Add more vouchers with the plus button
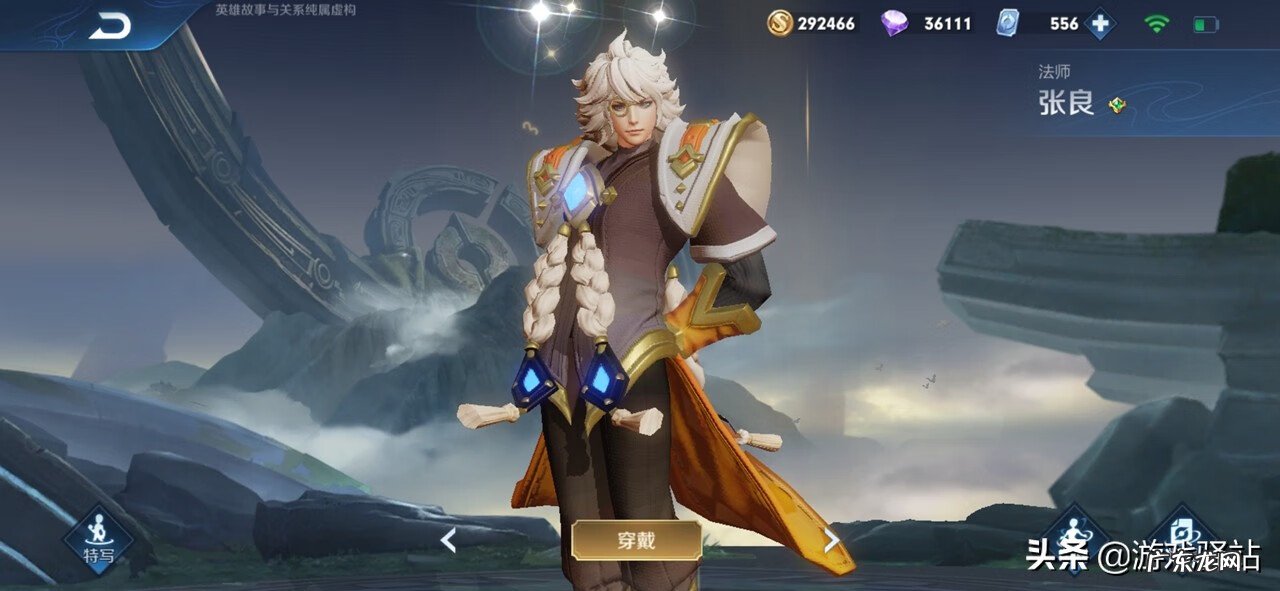 (x=1099, y=23)
